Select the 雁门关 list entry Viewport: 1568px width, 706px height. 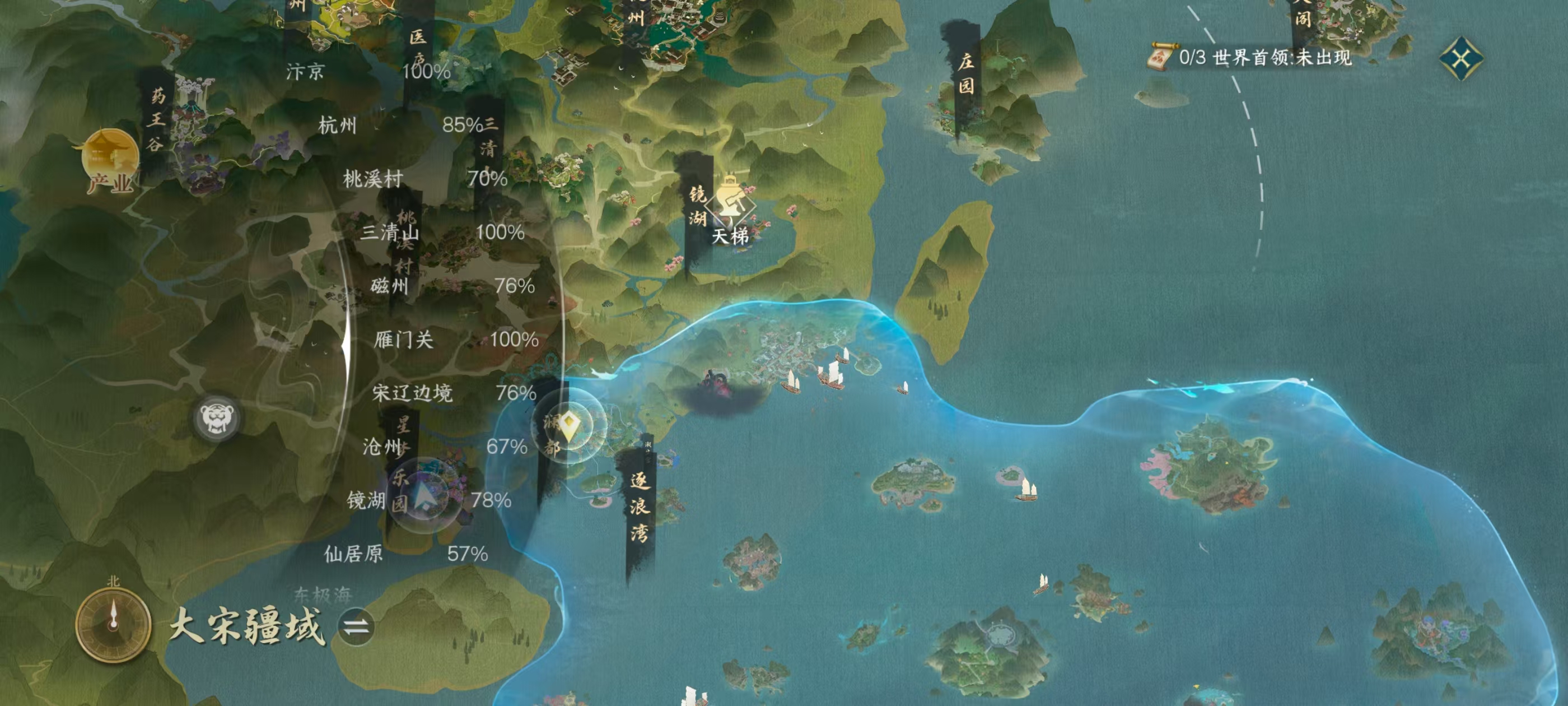[404, 340]
